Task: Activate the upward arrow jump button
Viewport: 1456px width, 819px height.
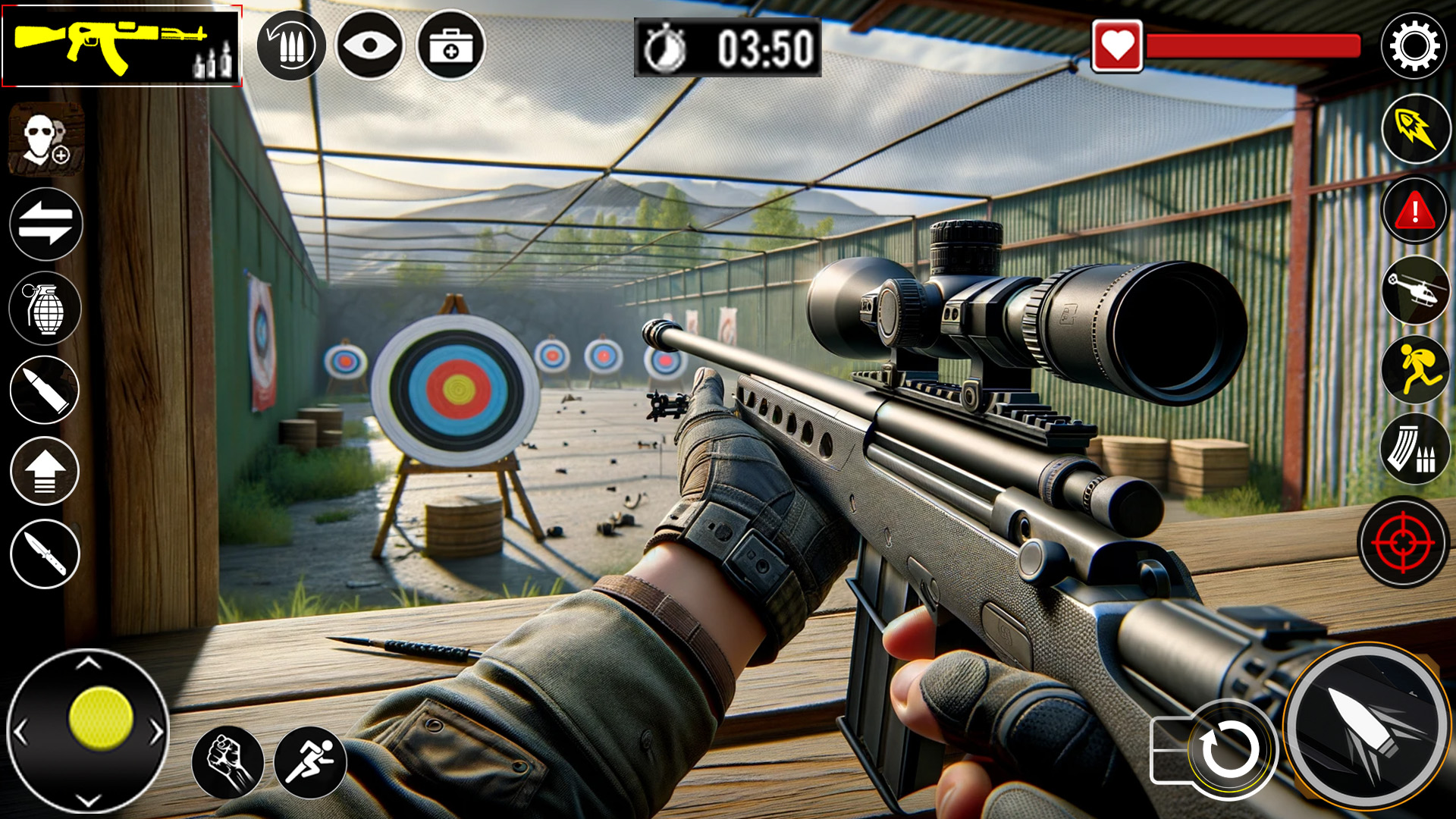Action: click(x=45, y=471)
